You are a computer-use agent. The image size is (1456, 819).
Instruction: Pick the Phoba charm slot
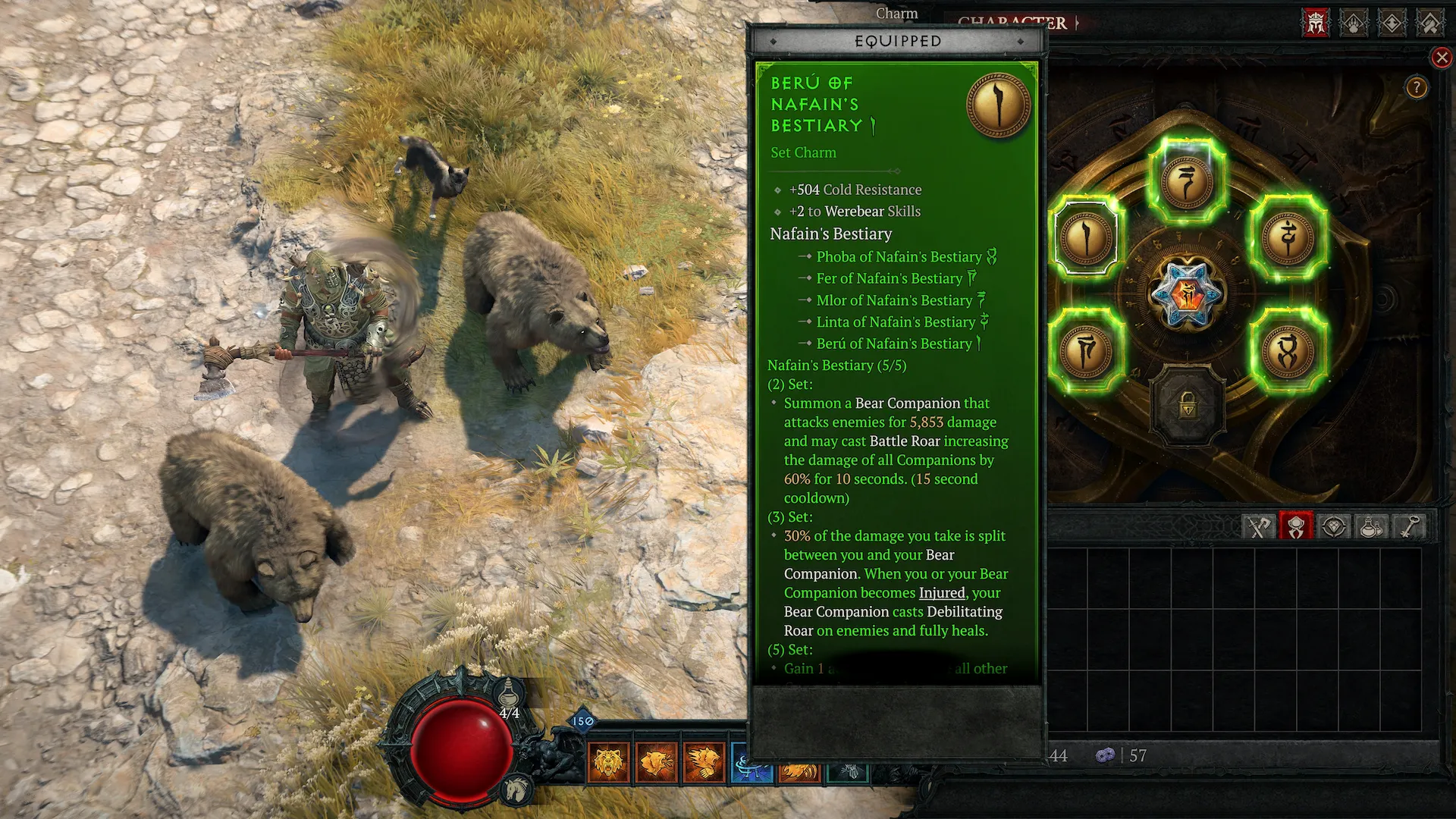1288,350
